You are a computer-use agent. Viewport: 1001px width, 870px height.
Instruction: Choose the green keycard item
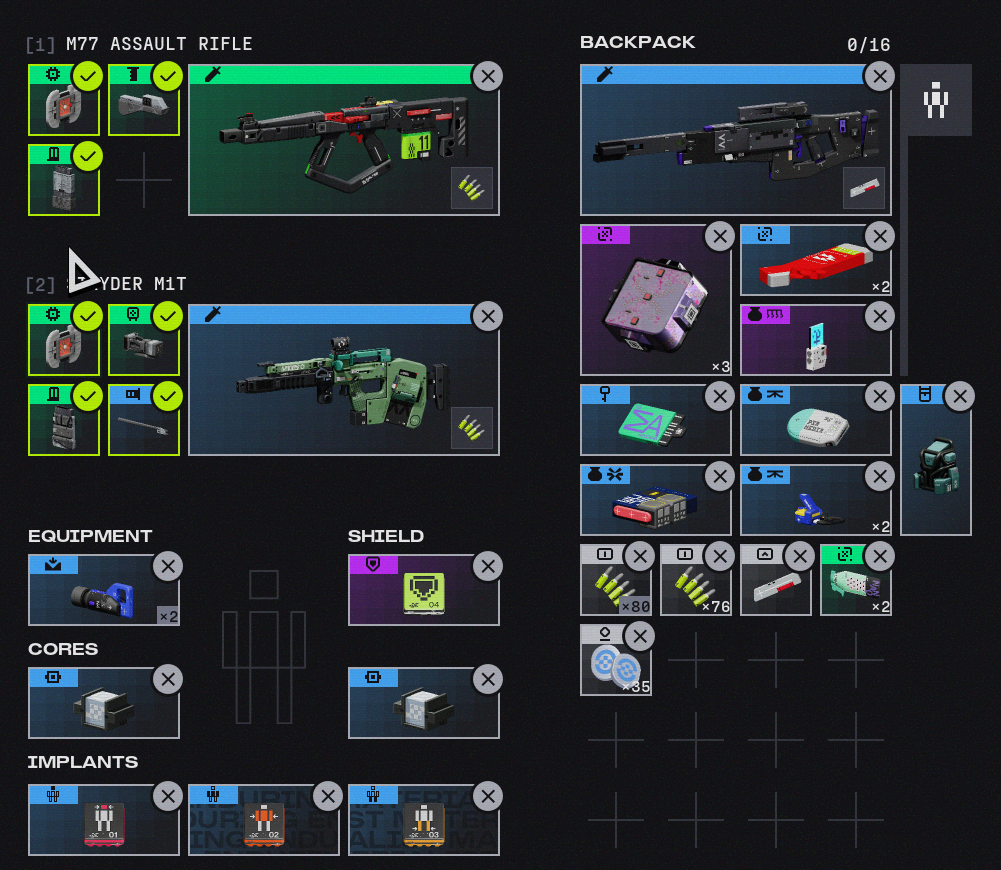648,425
